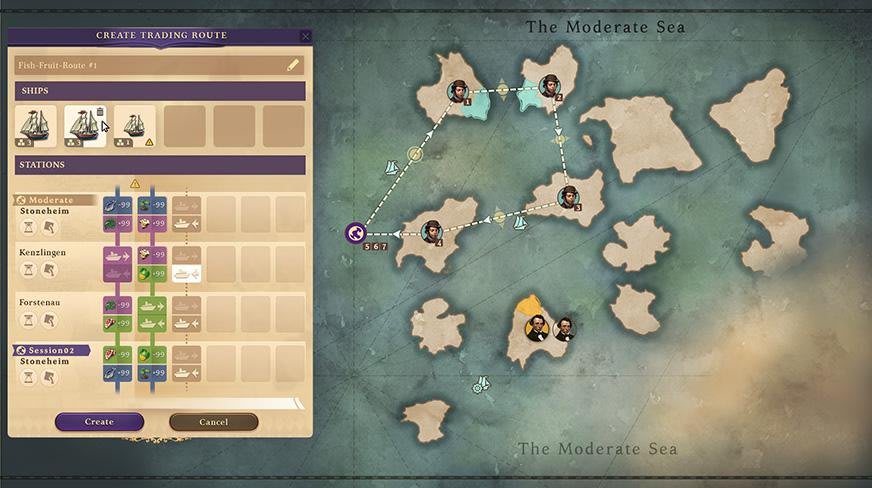Select island portrait marker number 1 on map
The height and width of the screenshot is (488, 872).
point(458,91)
